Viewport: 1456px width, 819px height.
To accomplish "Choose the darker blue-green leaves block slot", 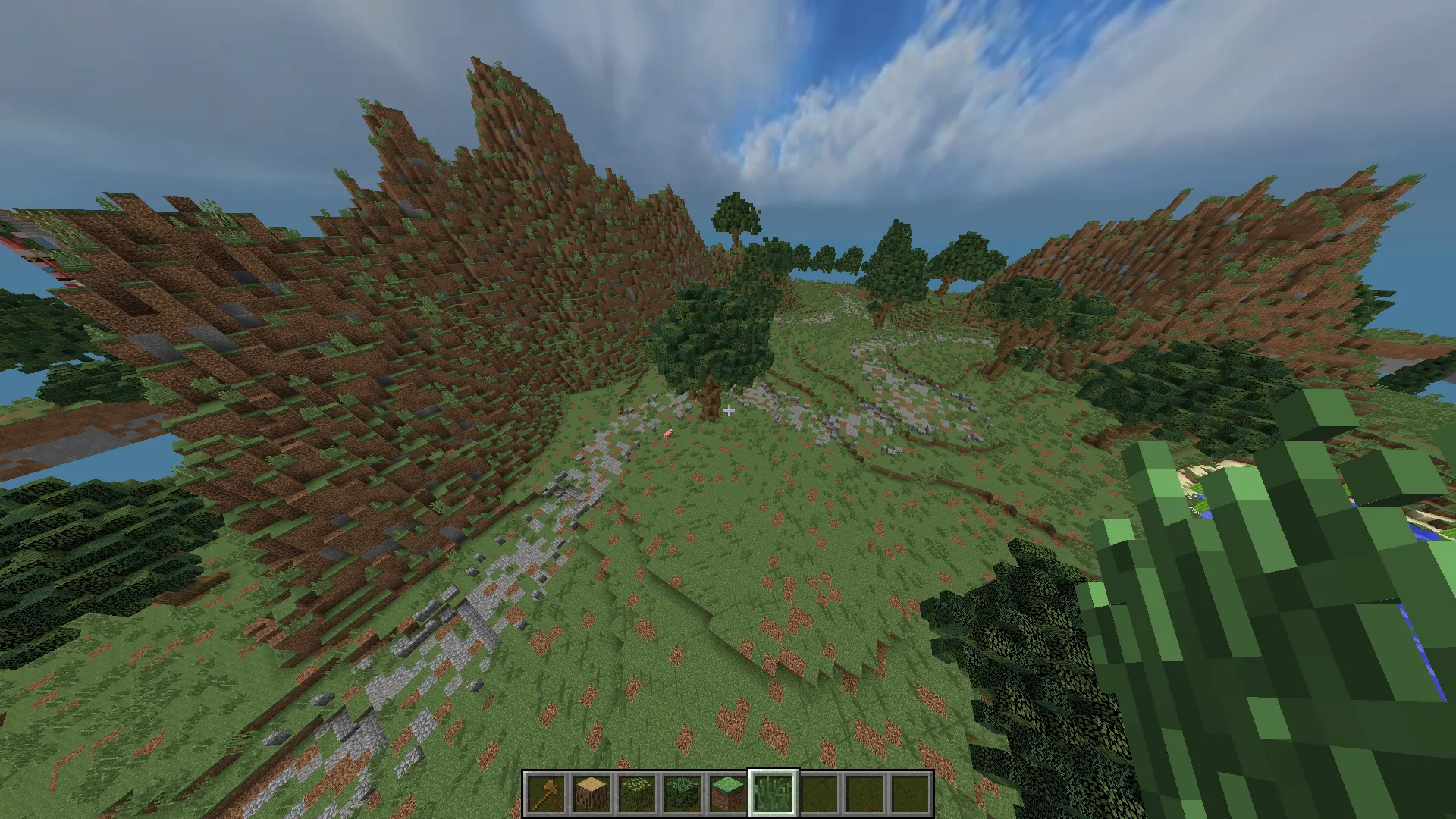I will pyautogui.click(x=682, y=793).
